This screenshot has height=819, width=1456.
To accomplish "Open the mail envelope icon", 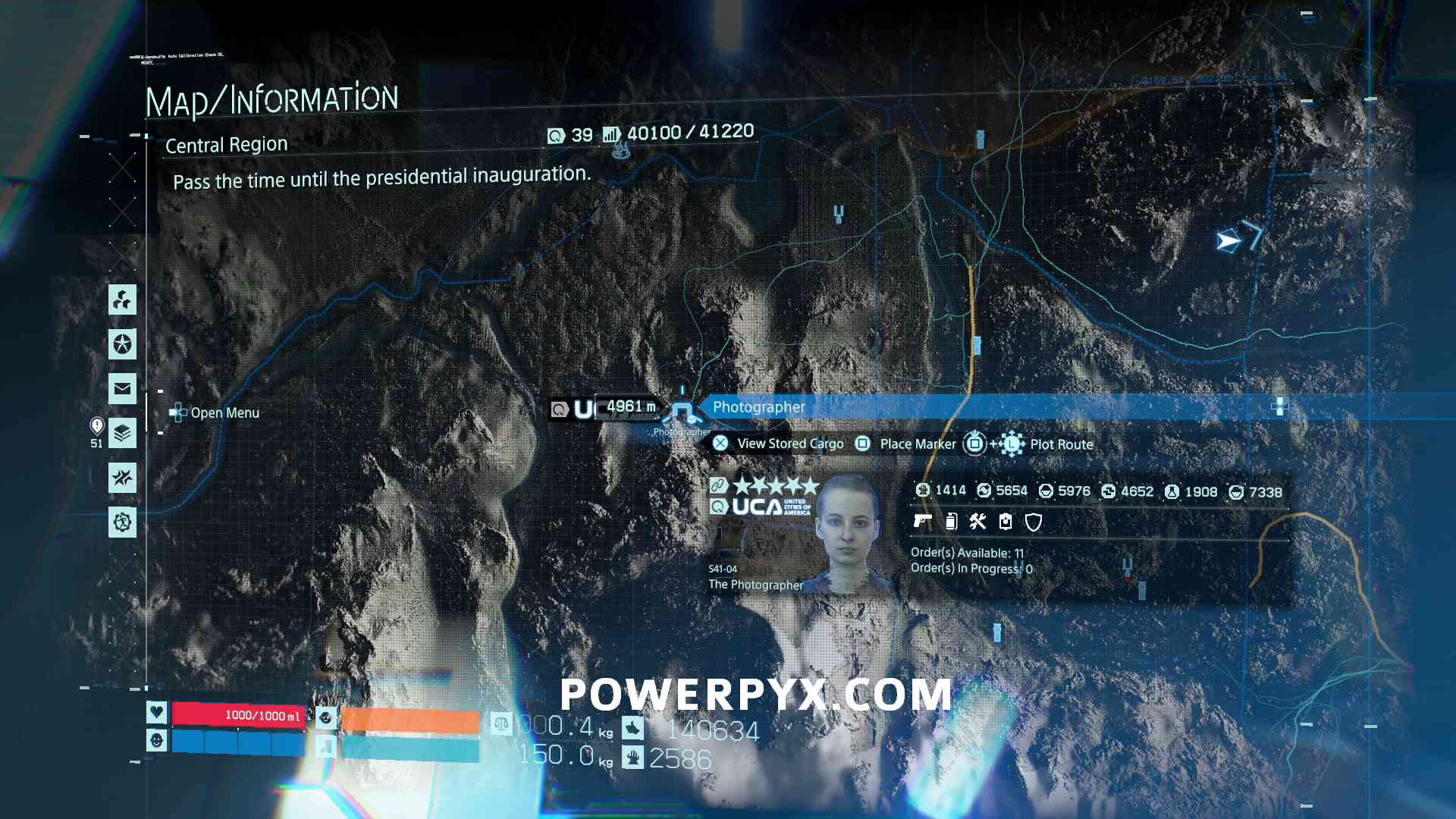I will (122, 389).
